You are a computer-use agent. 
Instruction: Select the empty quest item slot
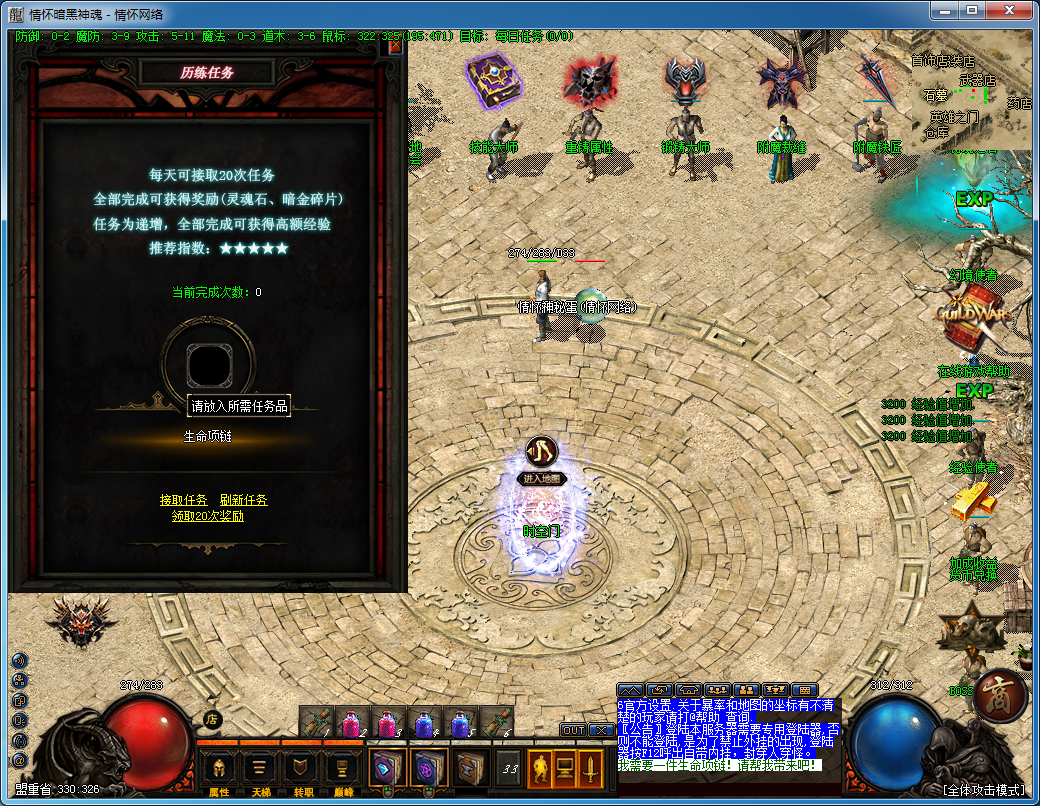[209, 366]
